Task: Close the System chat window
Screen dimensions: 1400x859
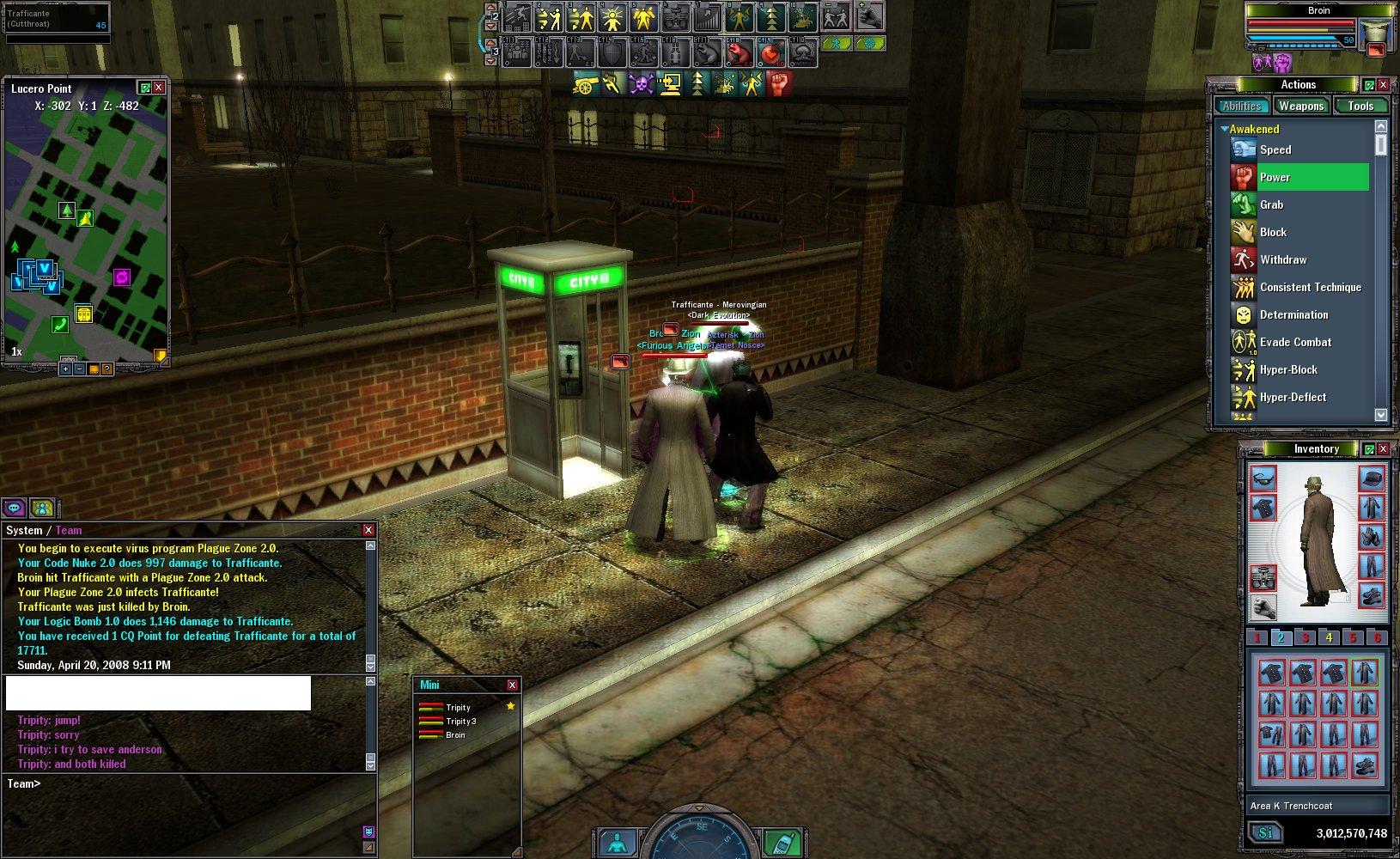Action: click(368, 530)
